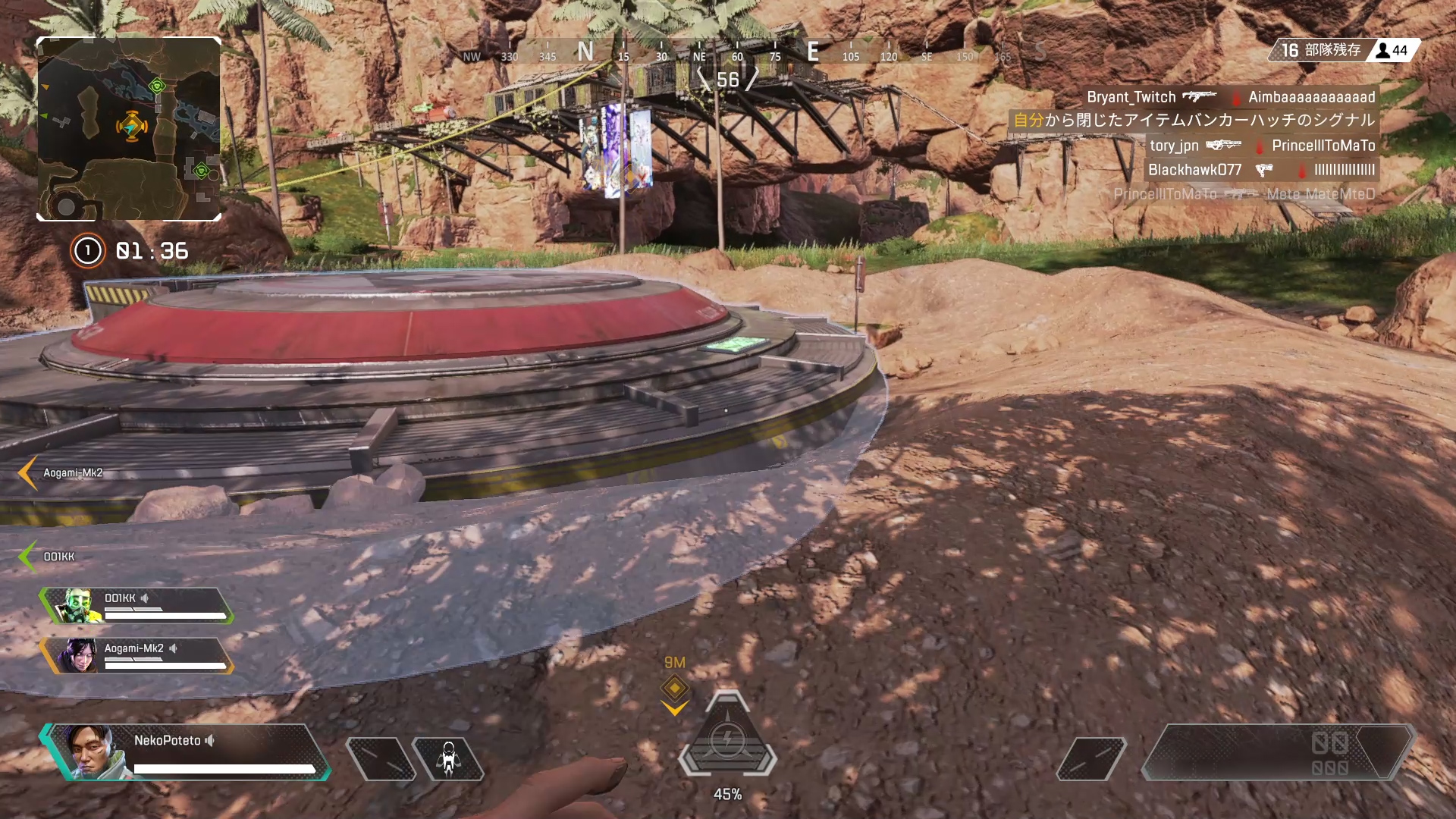Select teammate Aogami-Mk2's squad banner

pos(138,656)
